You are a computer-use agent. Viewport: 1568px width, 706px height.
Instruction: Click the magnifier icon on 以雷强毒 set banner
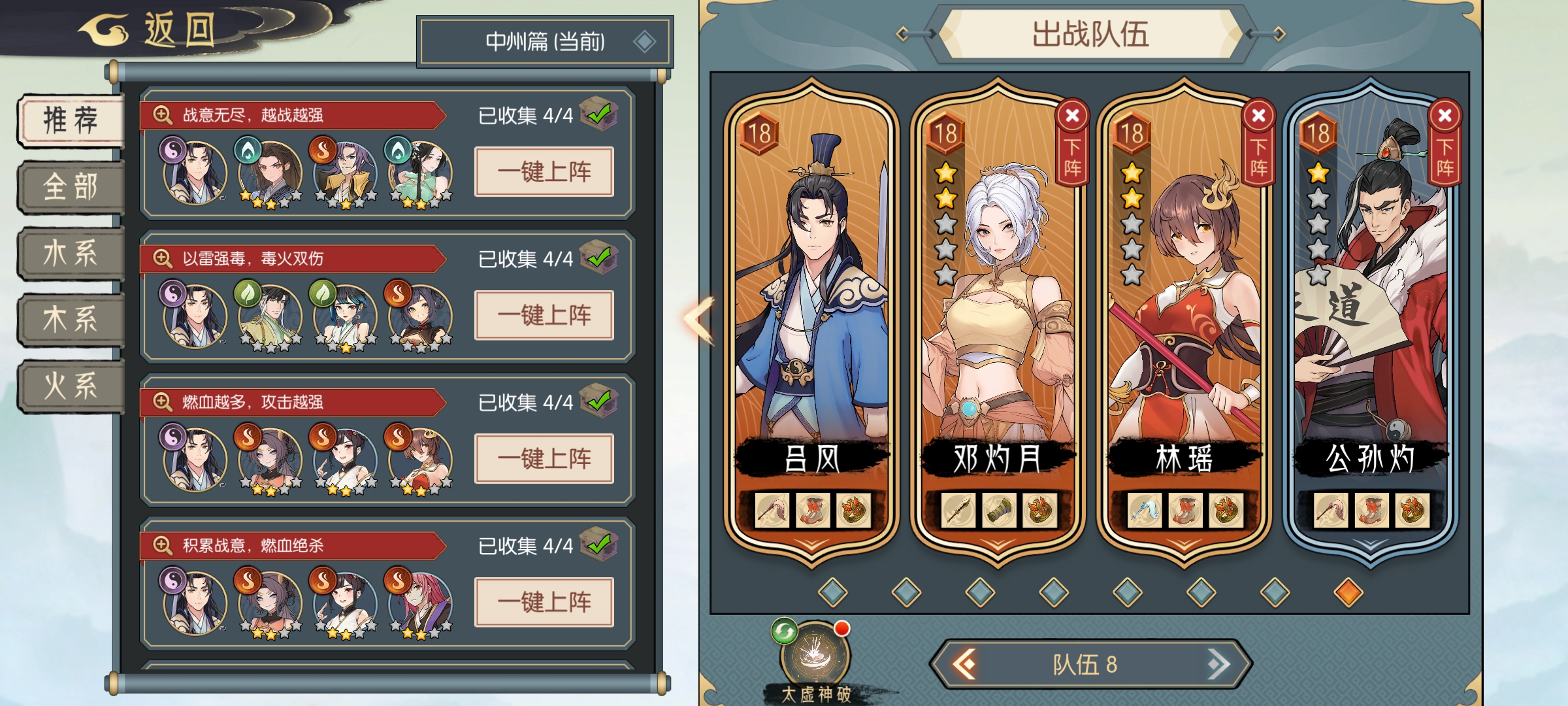162,258
